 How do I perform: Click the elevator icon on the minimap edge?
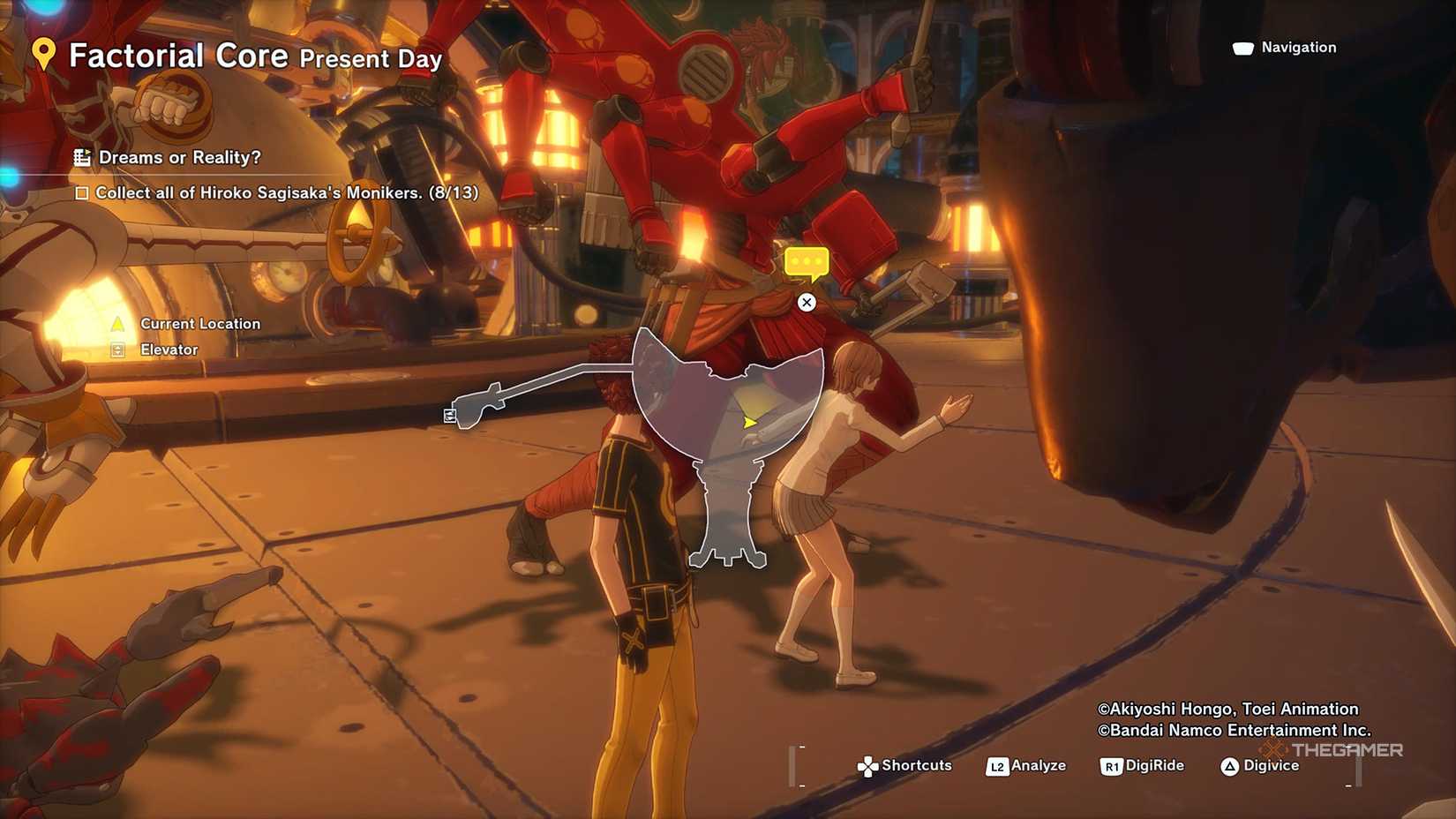[450, 415]
